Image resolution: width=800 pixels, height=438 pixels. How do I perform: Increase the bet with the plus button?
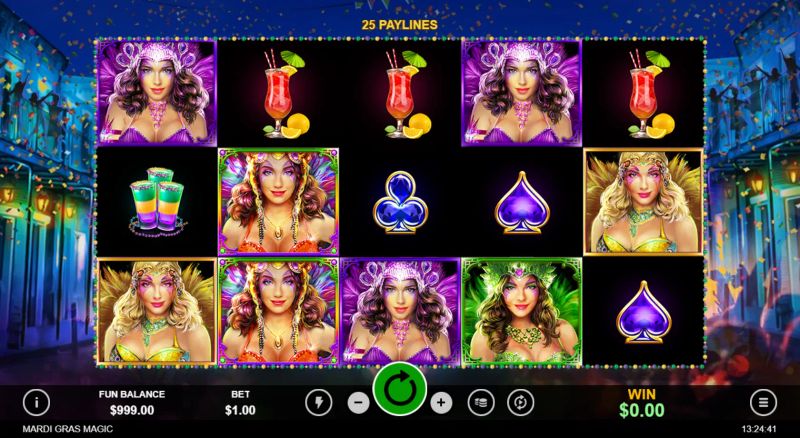[442, 402]
